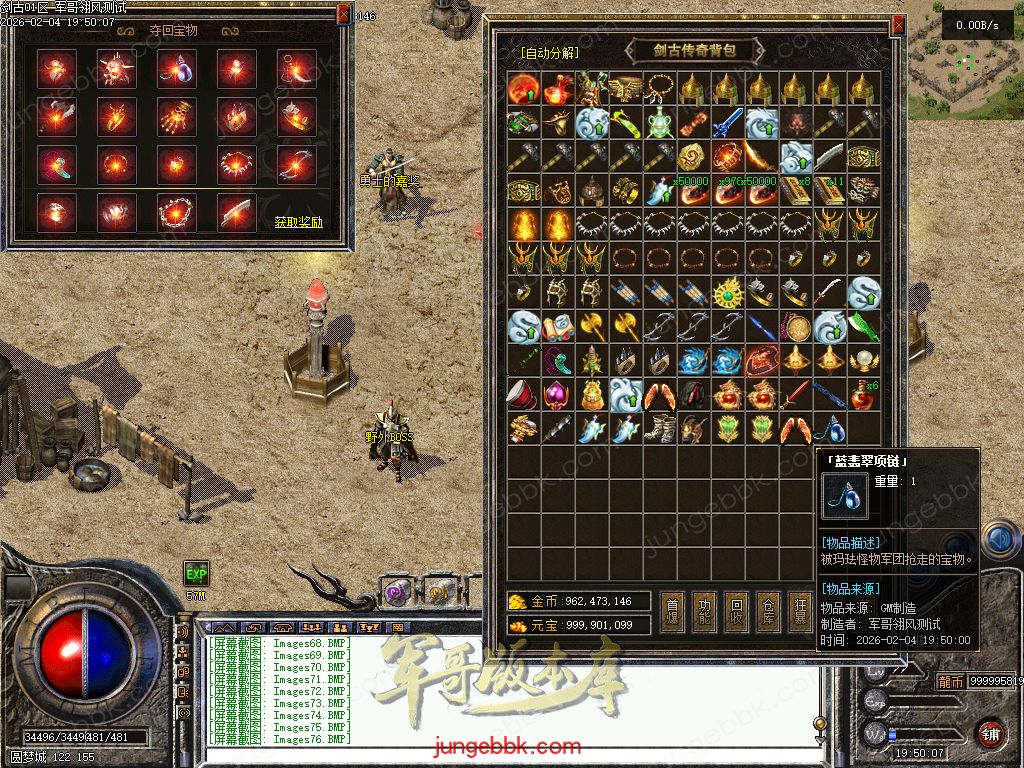Use the purple scroll in the quick slot
The width and height of the screenshot is (1024, 768).
tap(397, 592)
